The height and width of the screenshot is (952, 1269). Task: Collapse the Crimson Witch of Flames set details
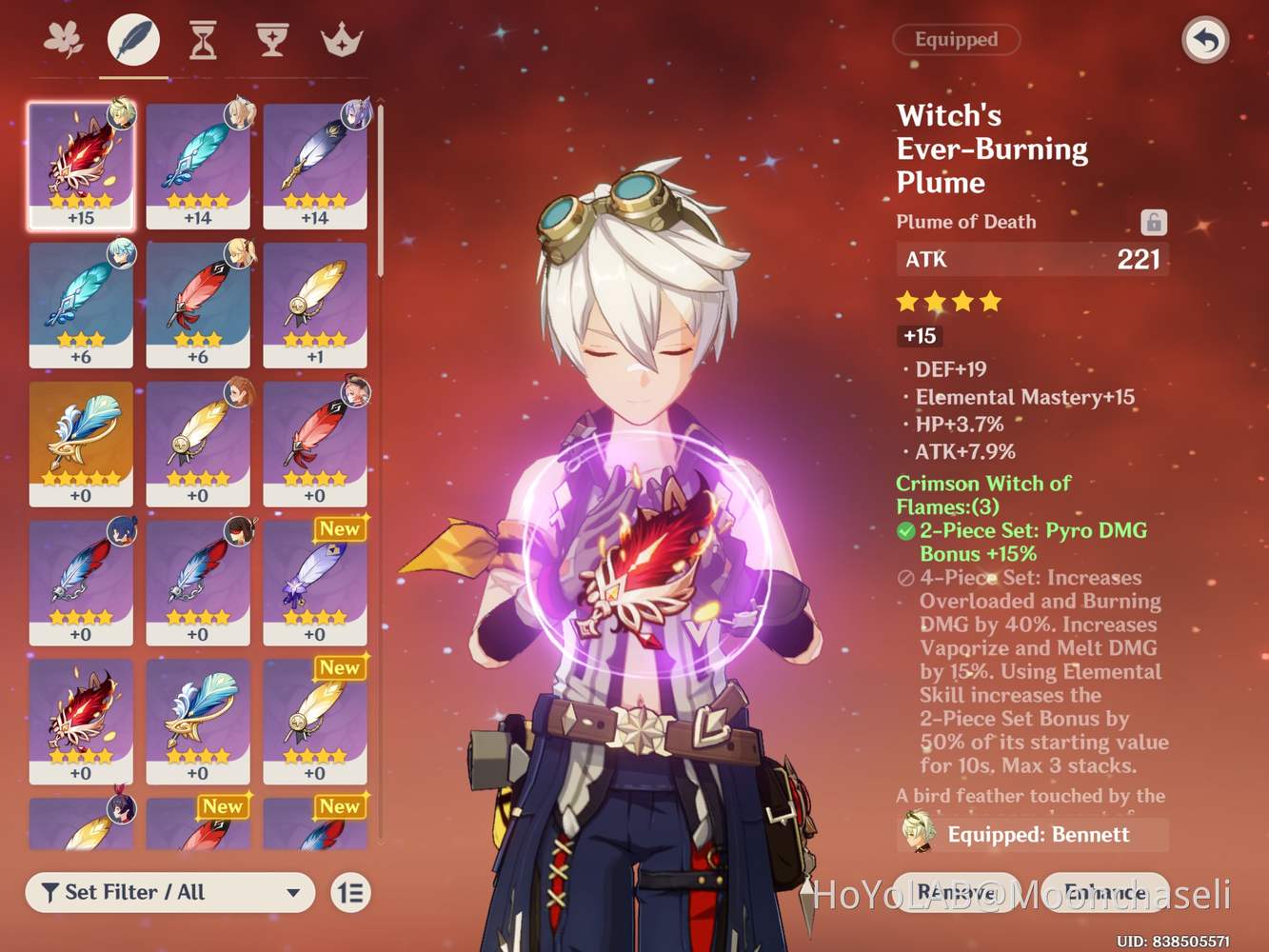982,495
